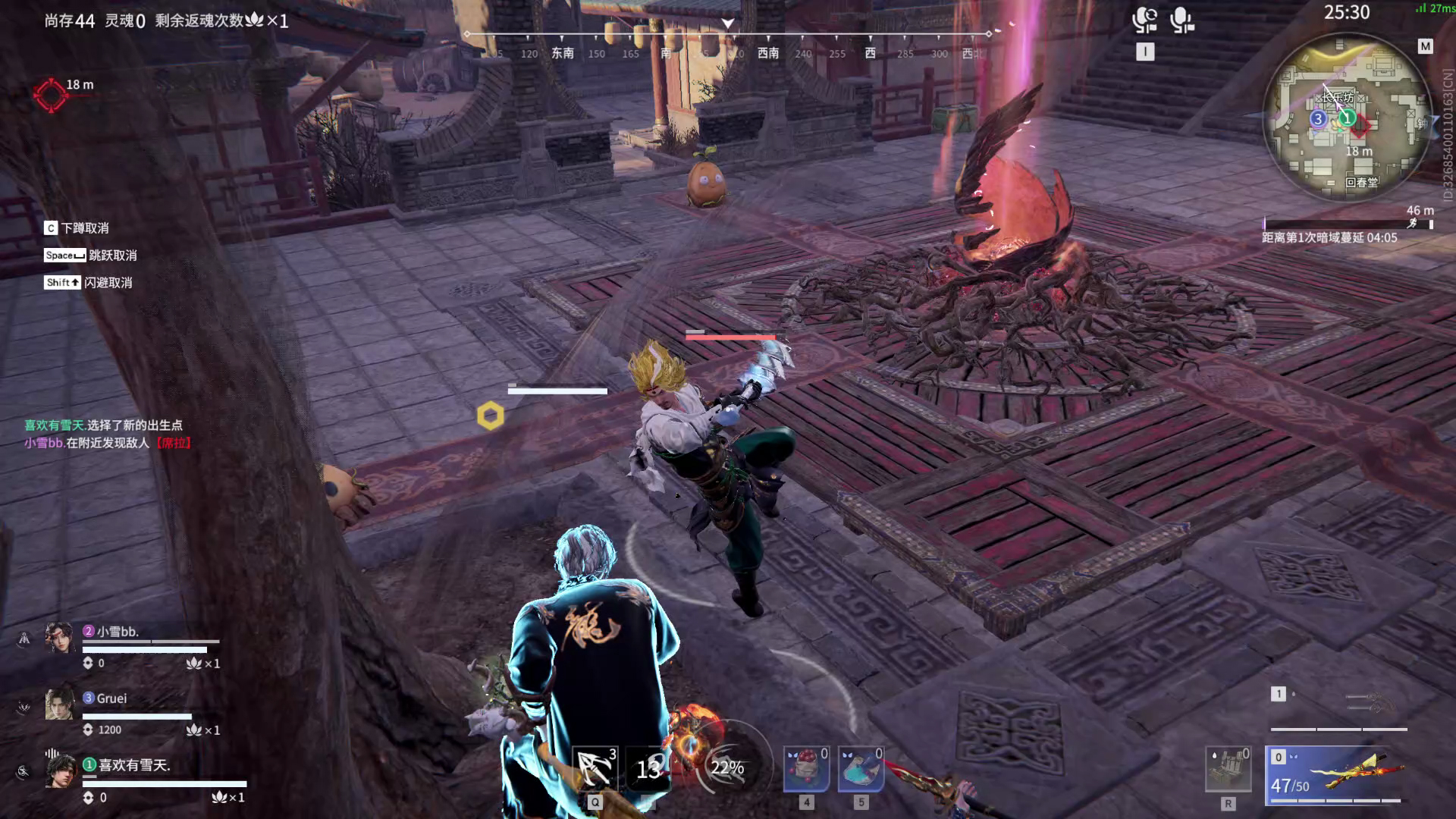
Task: Select teammate Gruei portrait
Action: [x=60, y=704]
